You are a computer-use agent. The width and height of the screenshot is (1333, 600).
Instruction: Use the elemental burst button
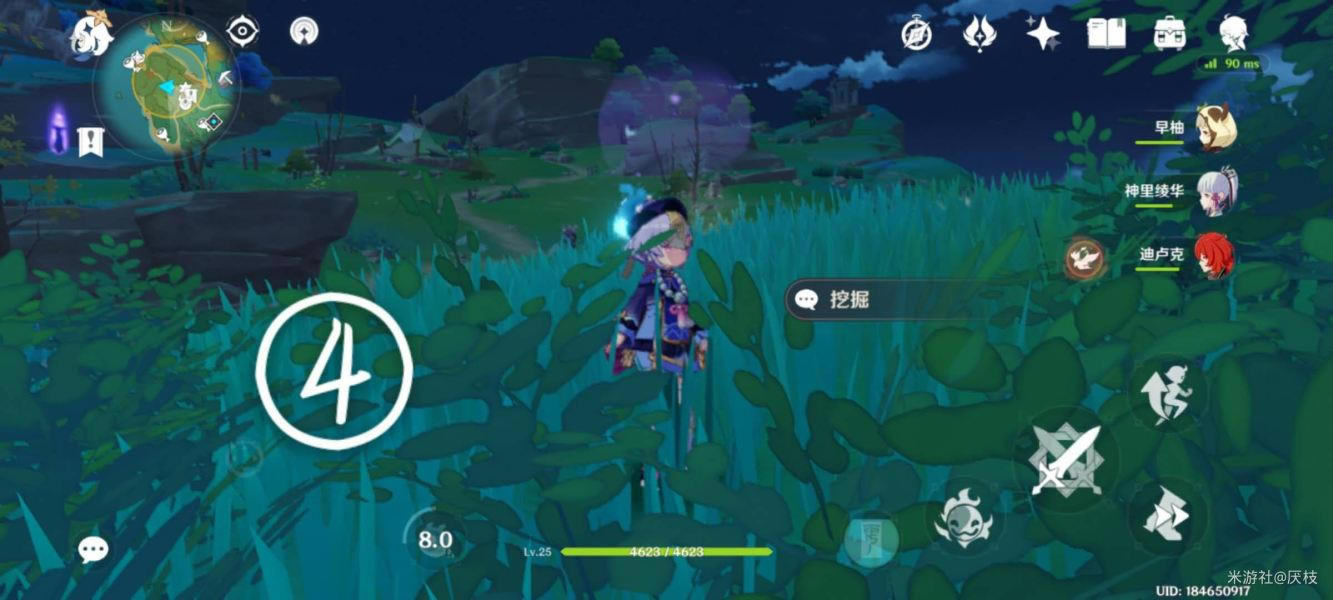tap(869, 540)
